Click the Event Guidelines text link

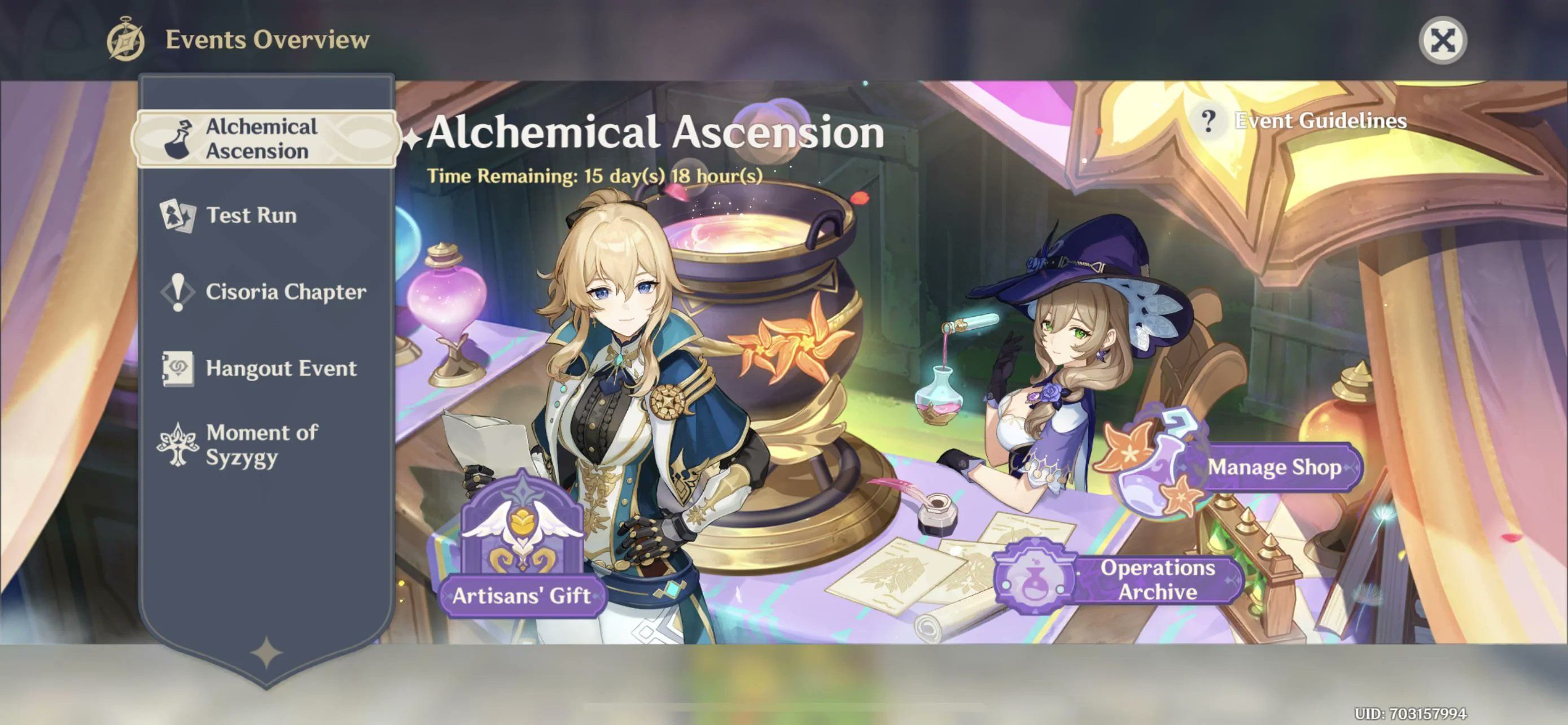1320,121
